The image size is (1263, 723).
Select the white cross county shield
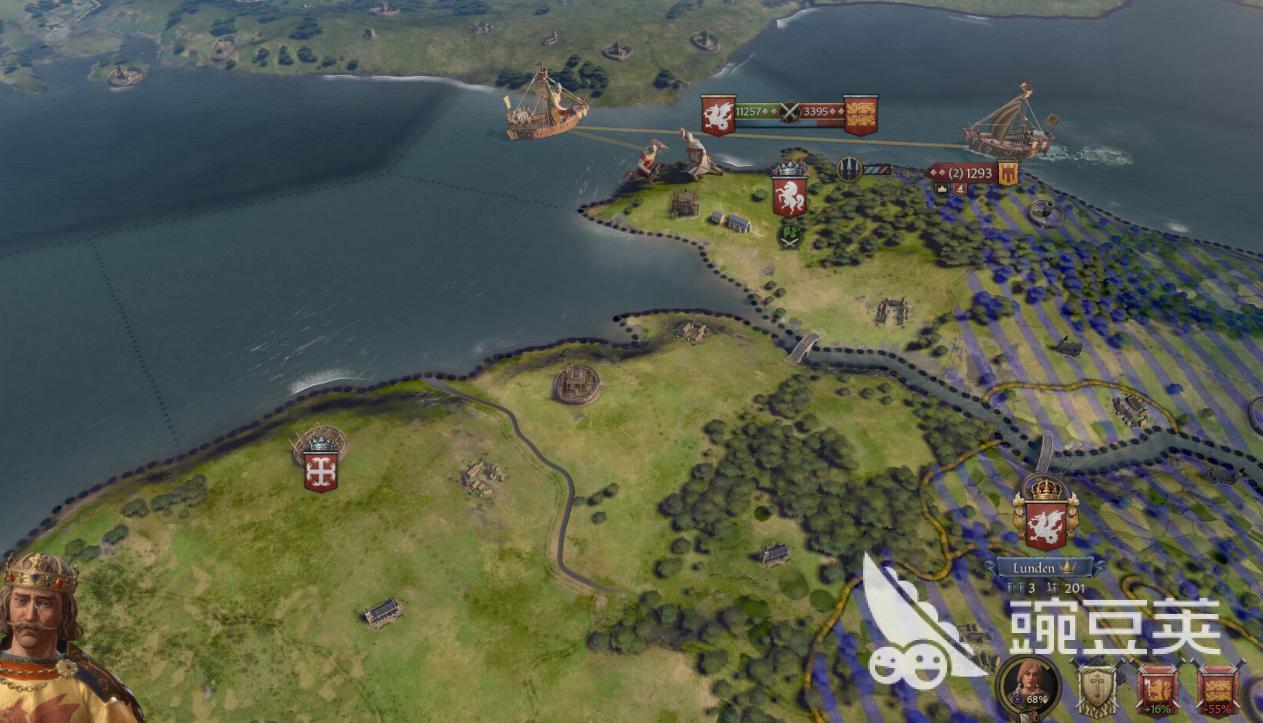pos(320,470)
